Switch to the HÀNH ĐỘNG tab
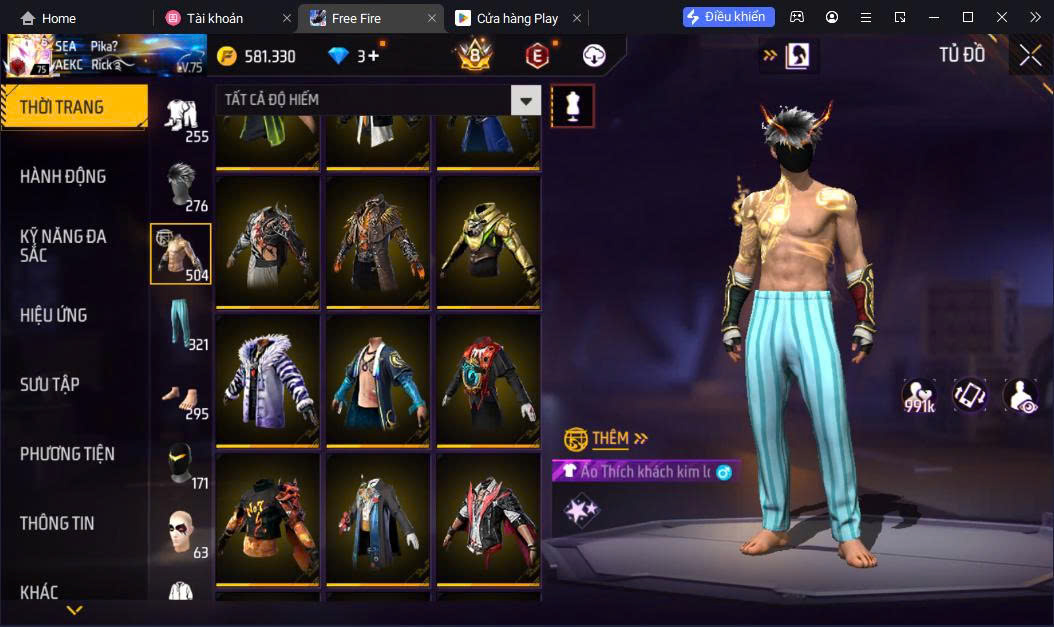1054x627 pixels. [63, 177]
